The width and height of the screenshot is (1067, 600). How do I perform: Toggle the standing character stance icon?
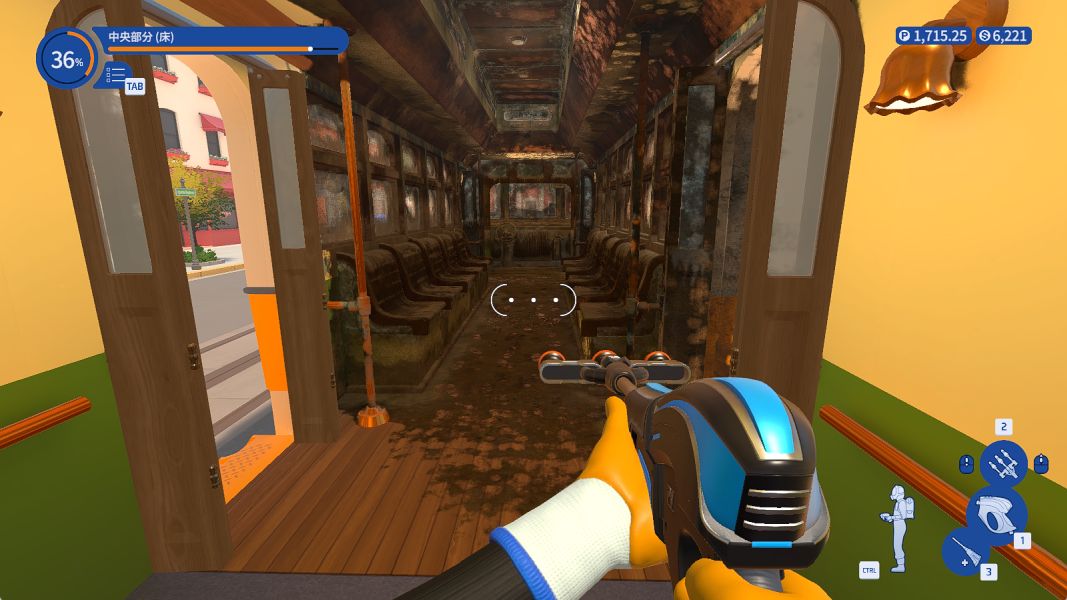coord(897,516)
